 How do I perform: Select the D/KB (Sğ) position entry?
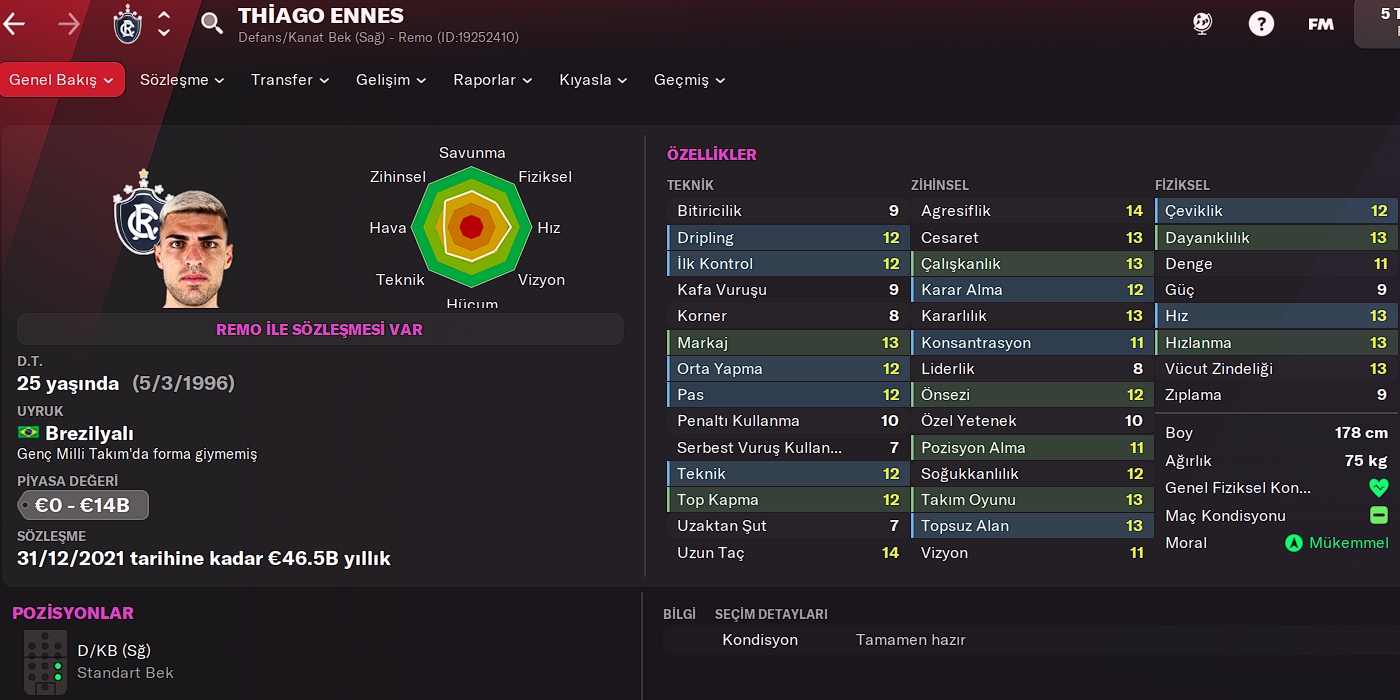pos(114,651)
